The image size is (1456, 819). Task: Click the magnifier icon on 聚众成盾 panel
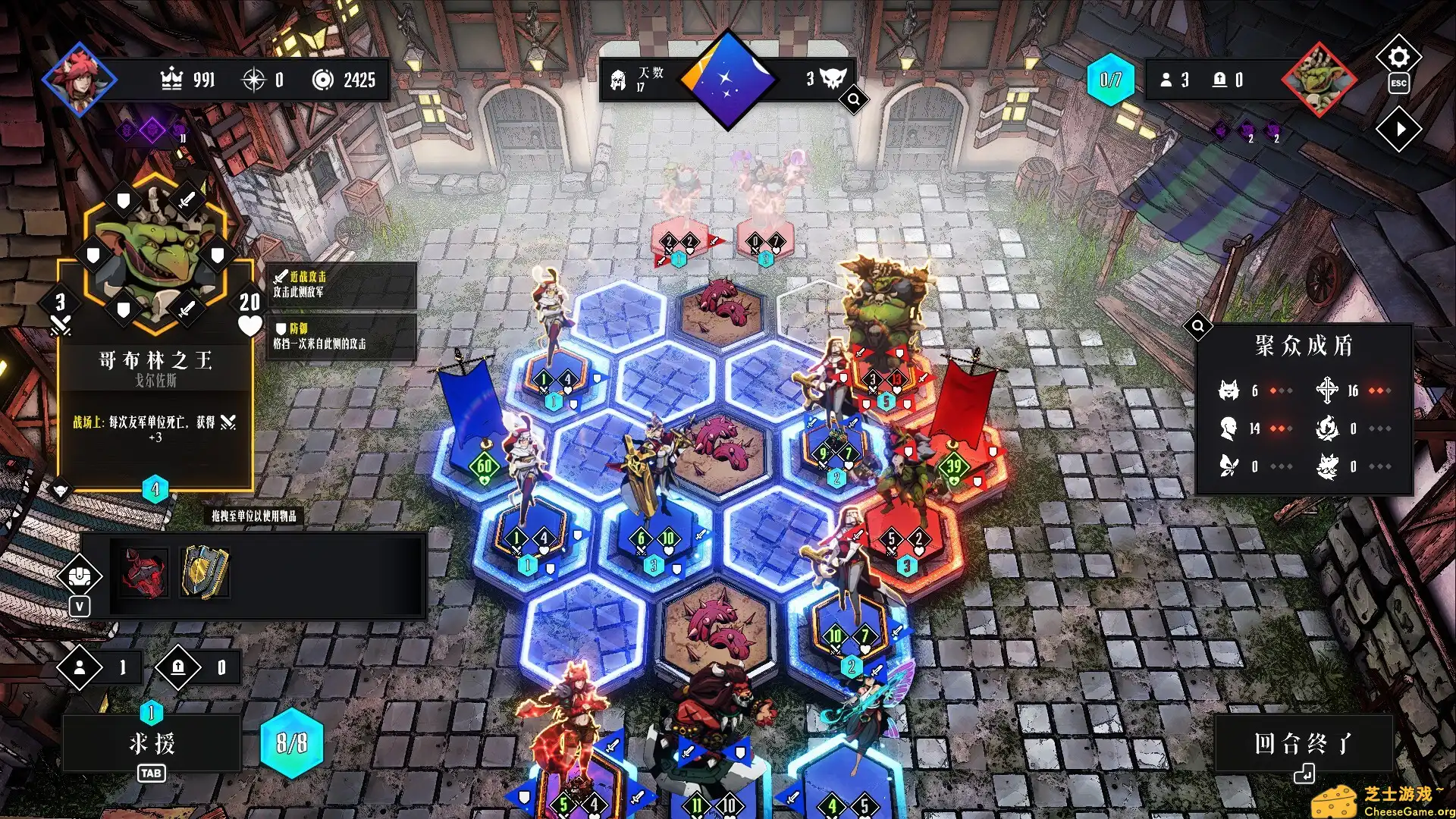[1198, 326]
